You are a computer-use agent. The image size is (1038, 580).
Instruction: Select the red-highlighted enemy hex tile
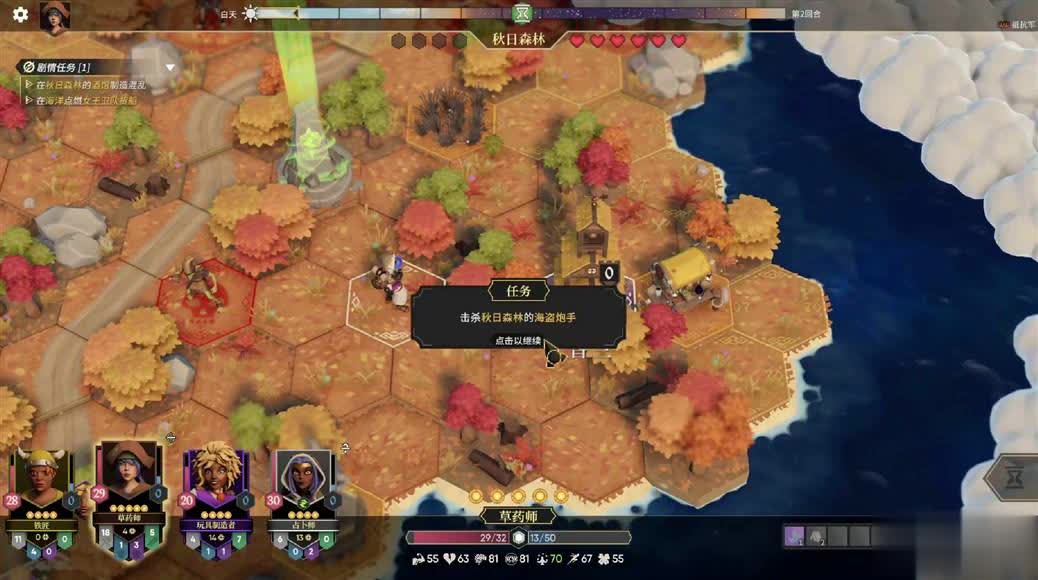click(x=206, y=300)
